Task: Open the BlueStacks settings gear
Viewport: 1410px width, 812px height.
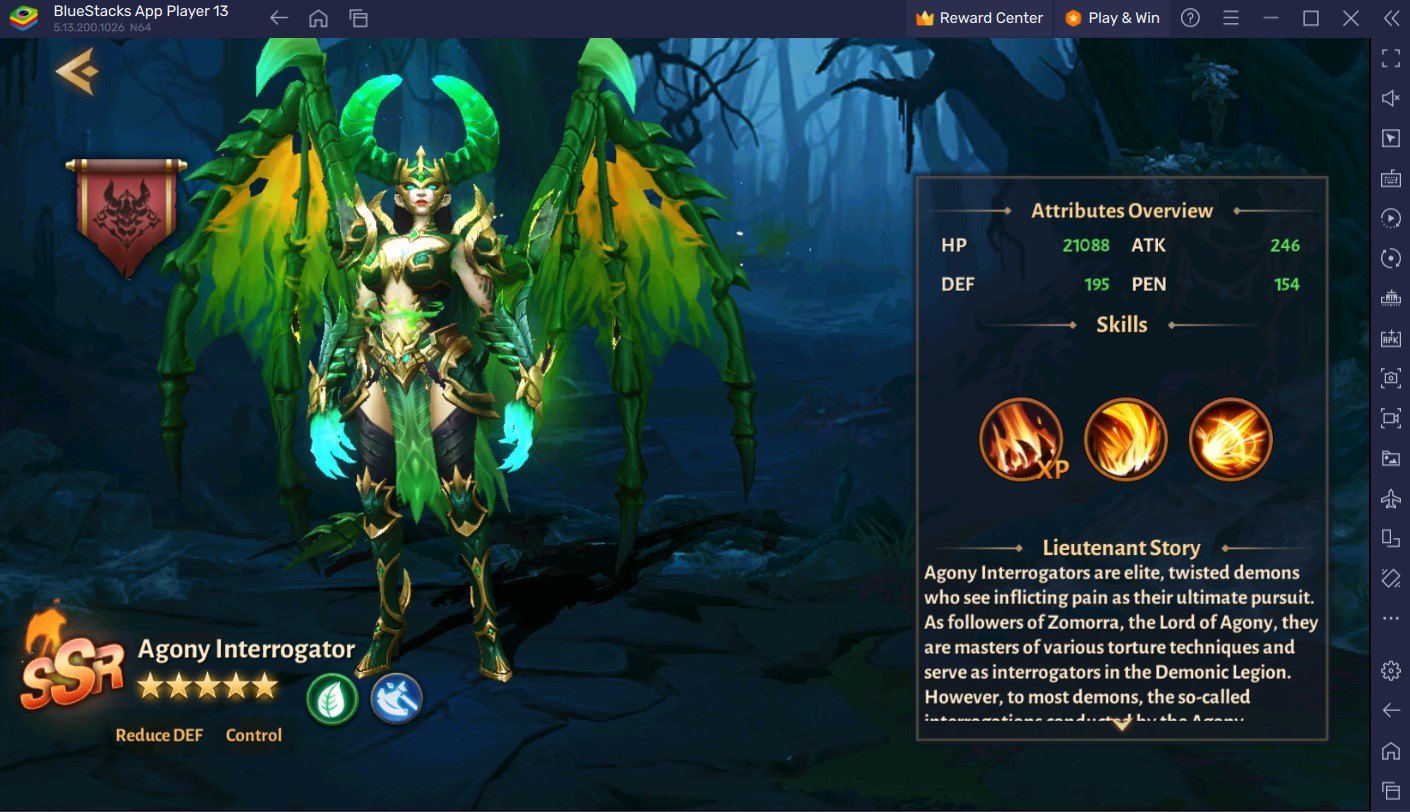Action: [1390, 670]
